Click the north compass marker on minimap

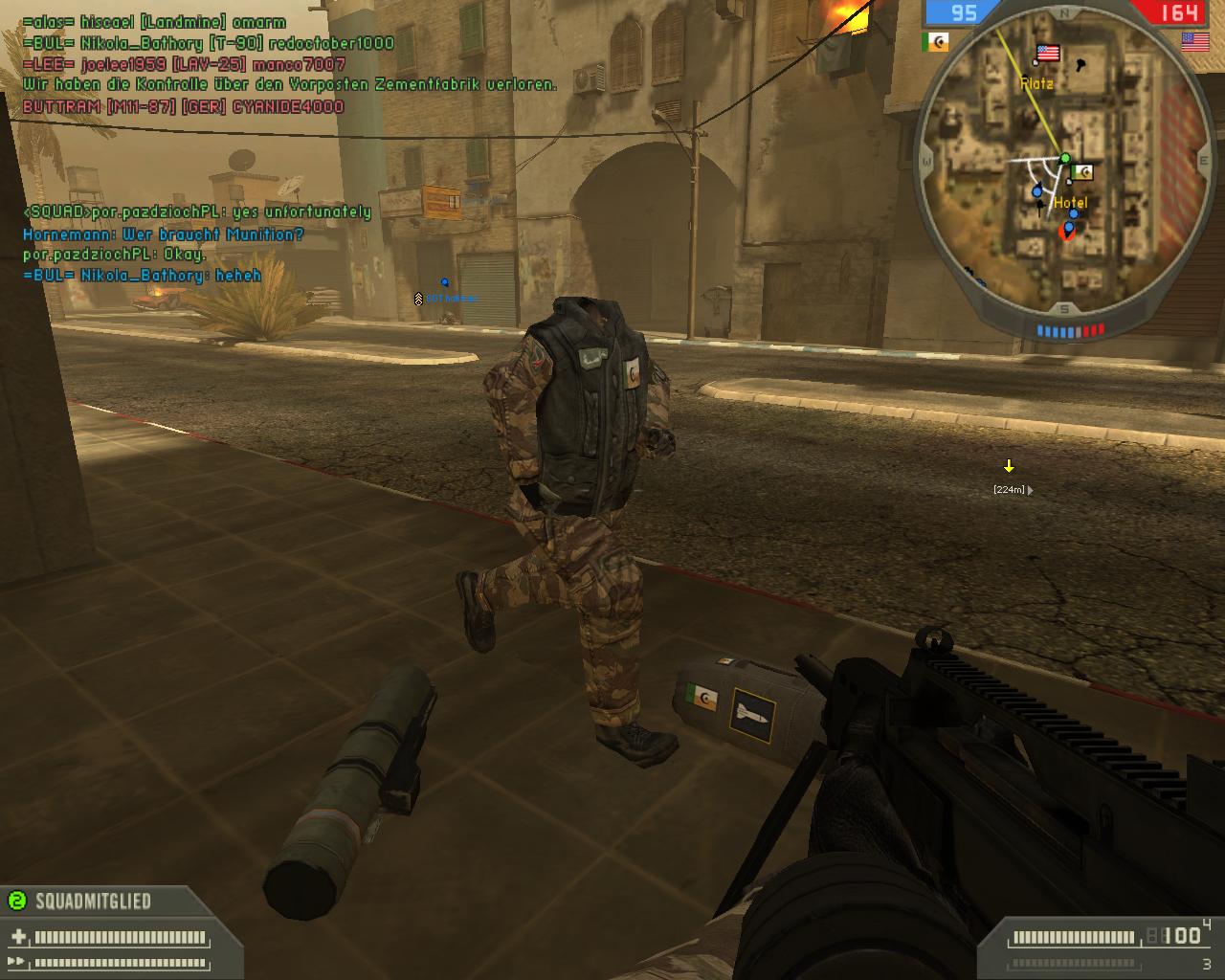(x=1064, y=13)
